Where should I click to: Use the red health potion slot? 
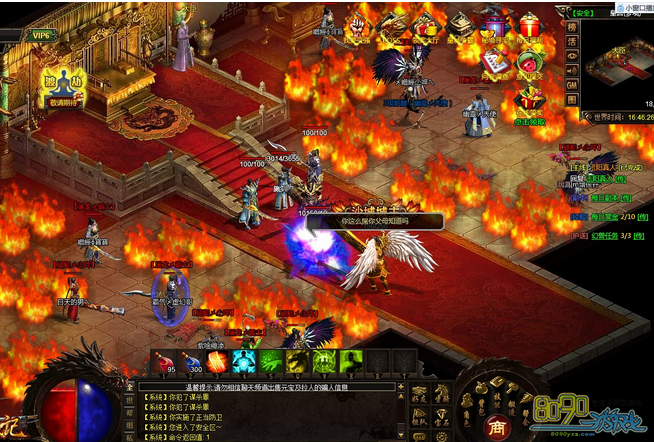tap(164, 362)
